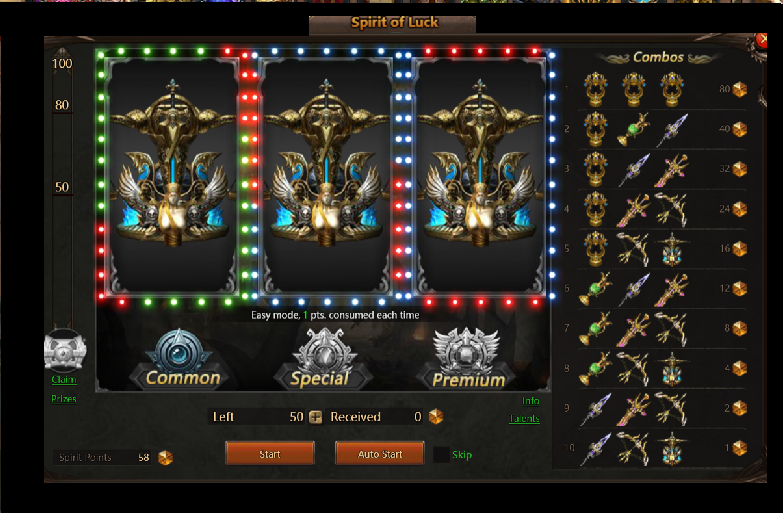Image resolution: width=783 pixels, height=513 pixels.
Task: Switch to Special mode
Action: (x=319, y=360)
